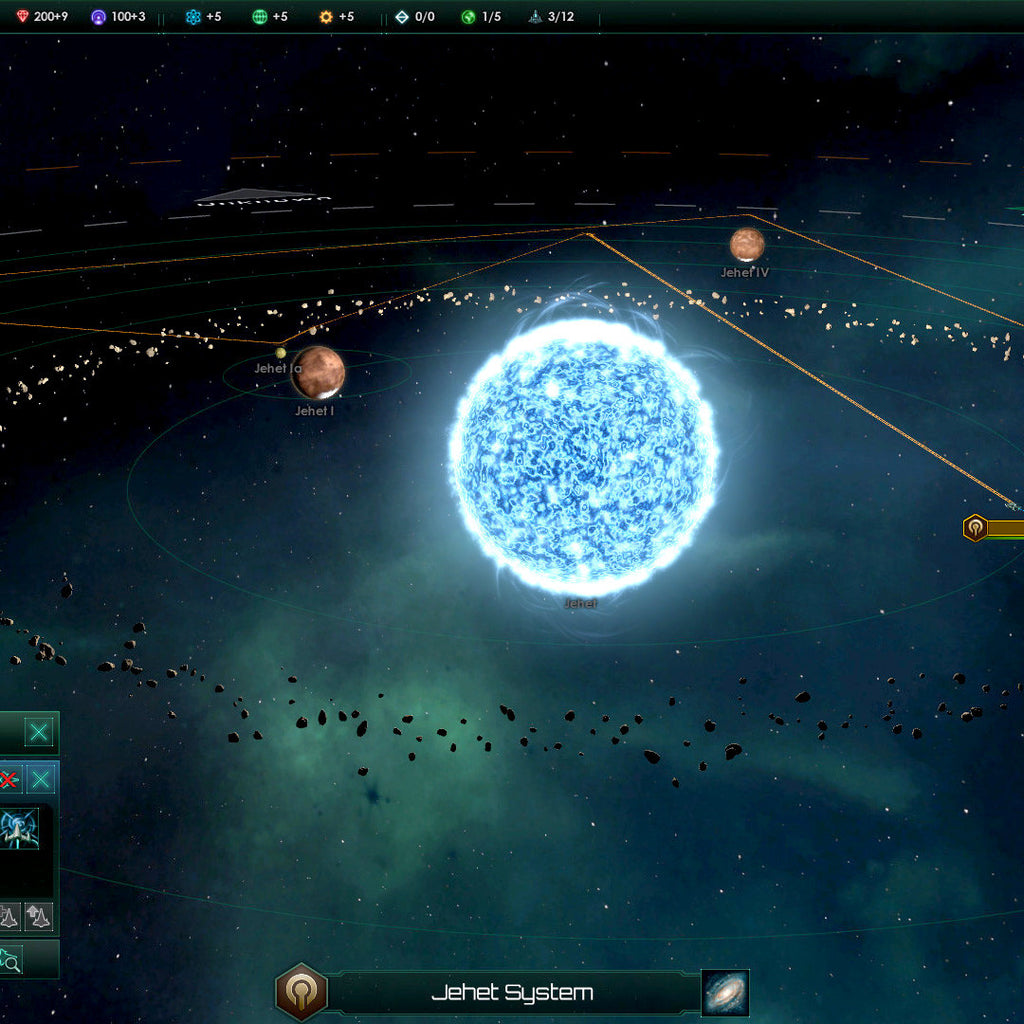Close the topmost left panel header
The height and width of the screenshot is (1024, 1024).
39,732
